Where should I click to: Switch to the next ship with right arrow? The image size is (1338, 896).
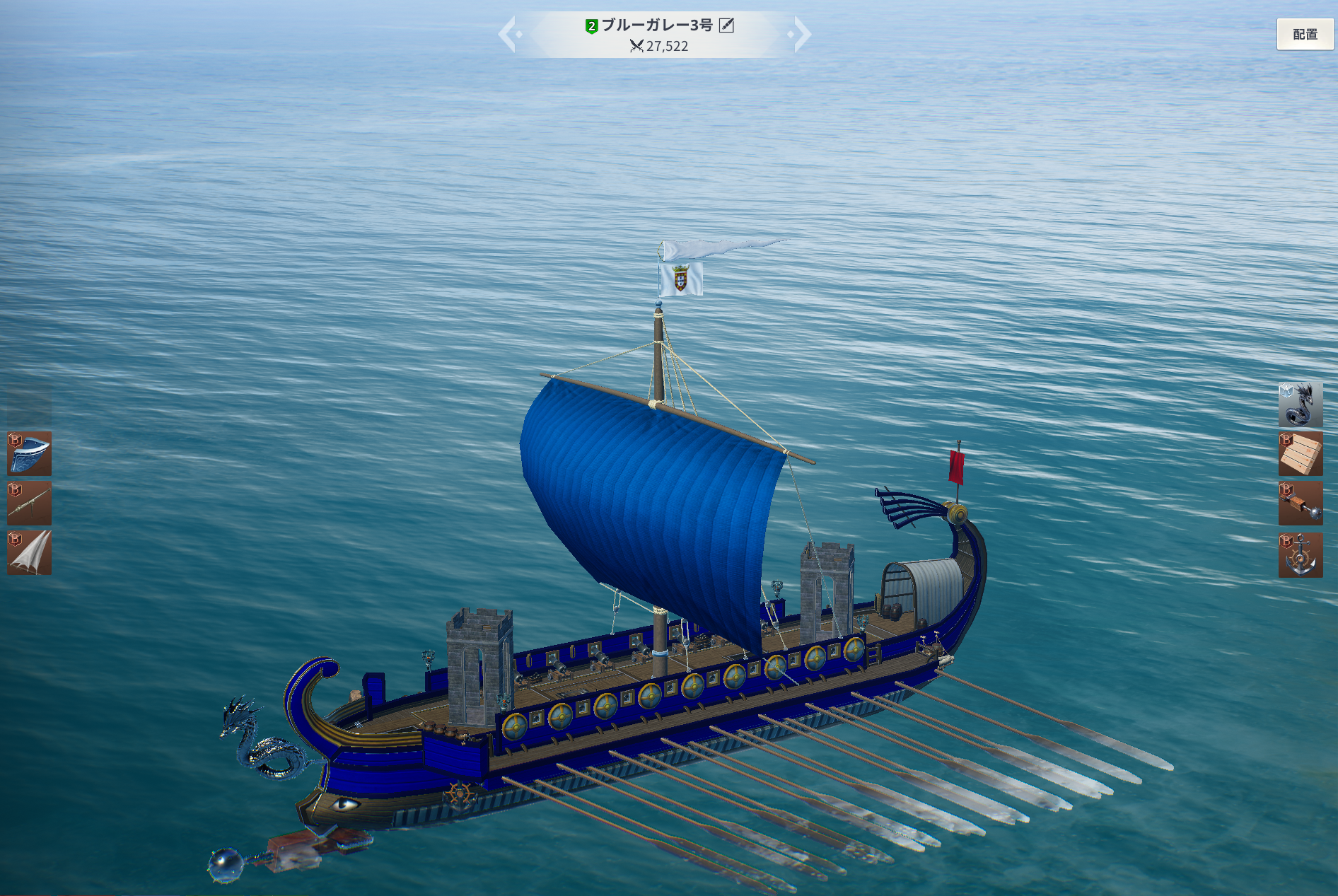point(801,34)
